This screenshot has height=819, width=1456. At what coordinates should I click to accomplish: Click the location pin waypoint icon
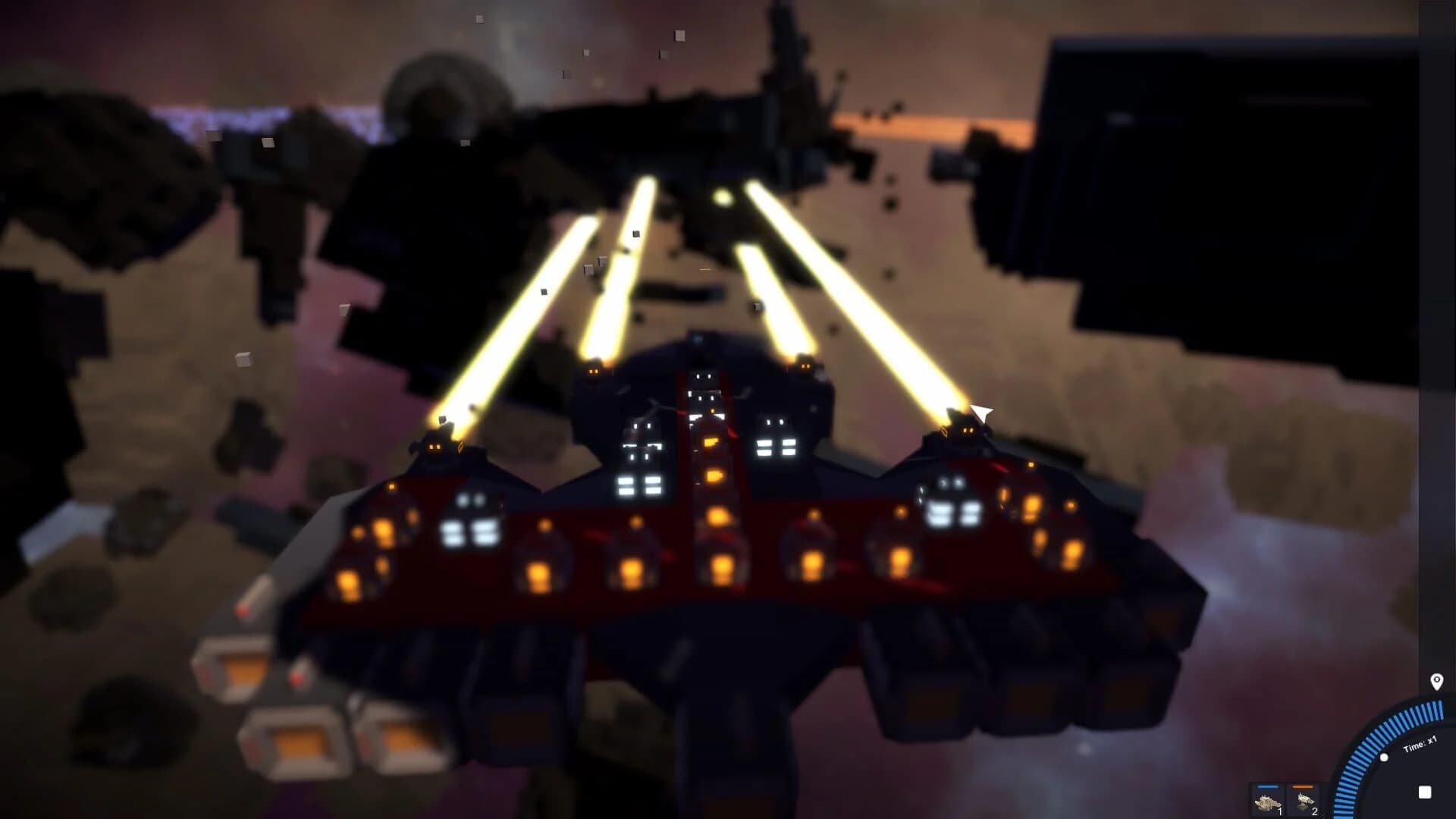(1437, 682)
